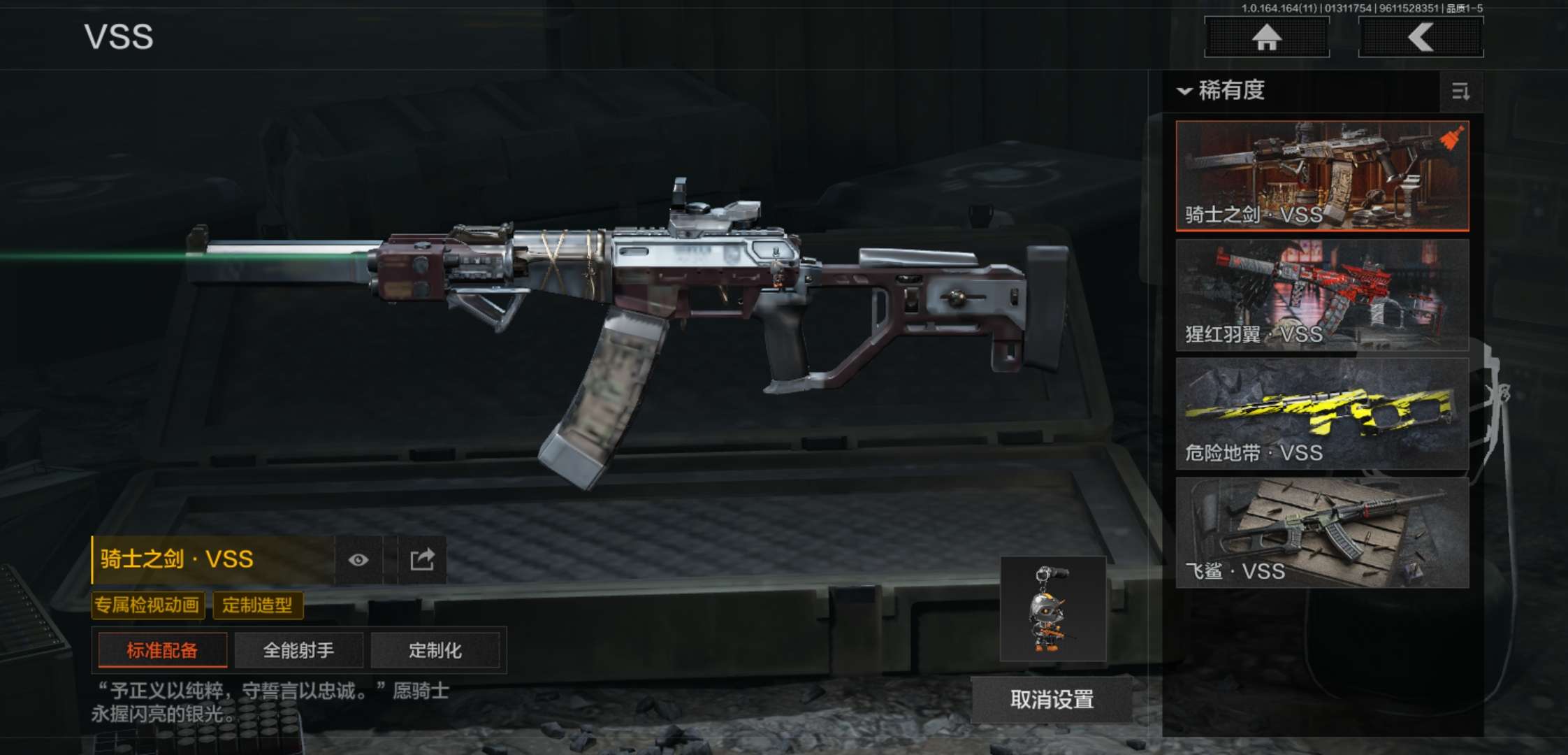Show the 专属检视动画 tag
The height and width of the screenshot is (755, 1568).
[x=147, y=605]
